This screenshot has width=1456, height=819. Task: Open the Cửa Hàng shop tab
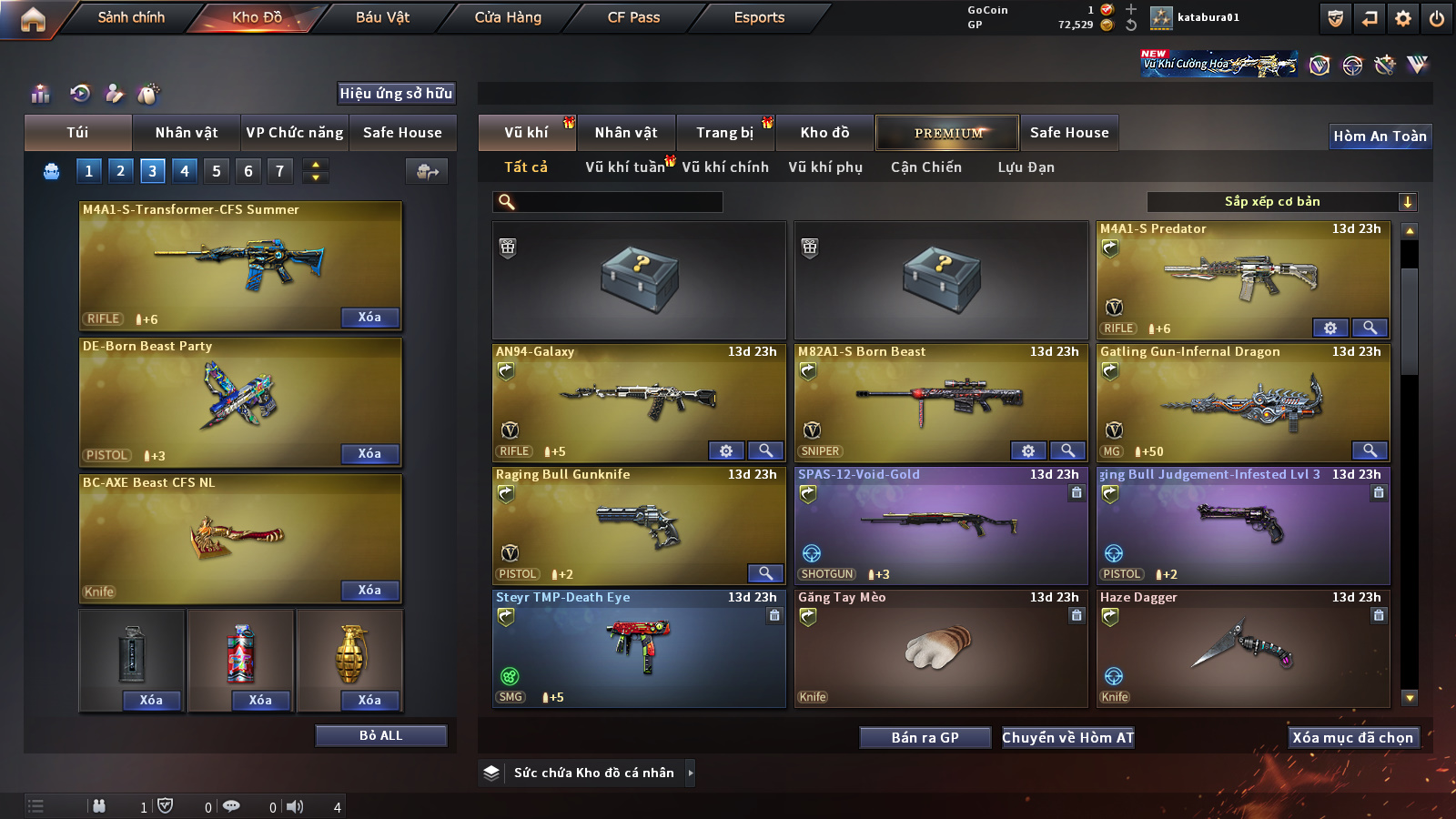(x=508, y=17)
